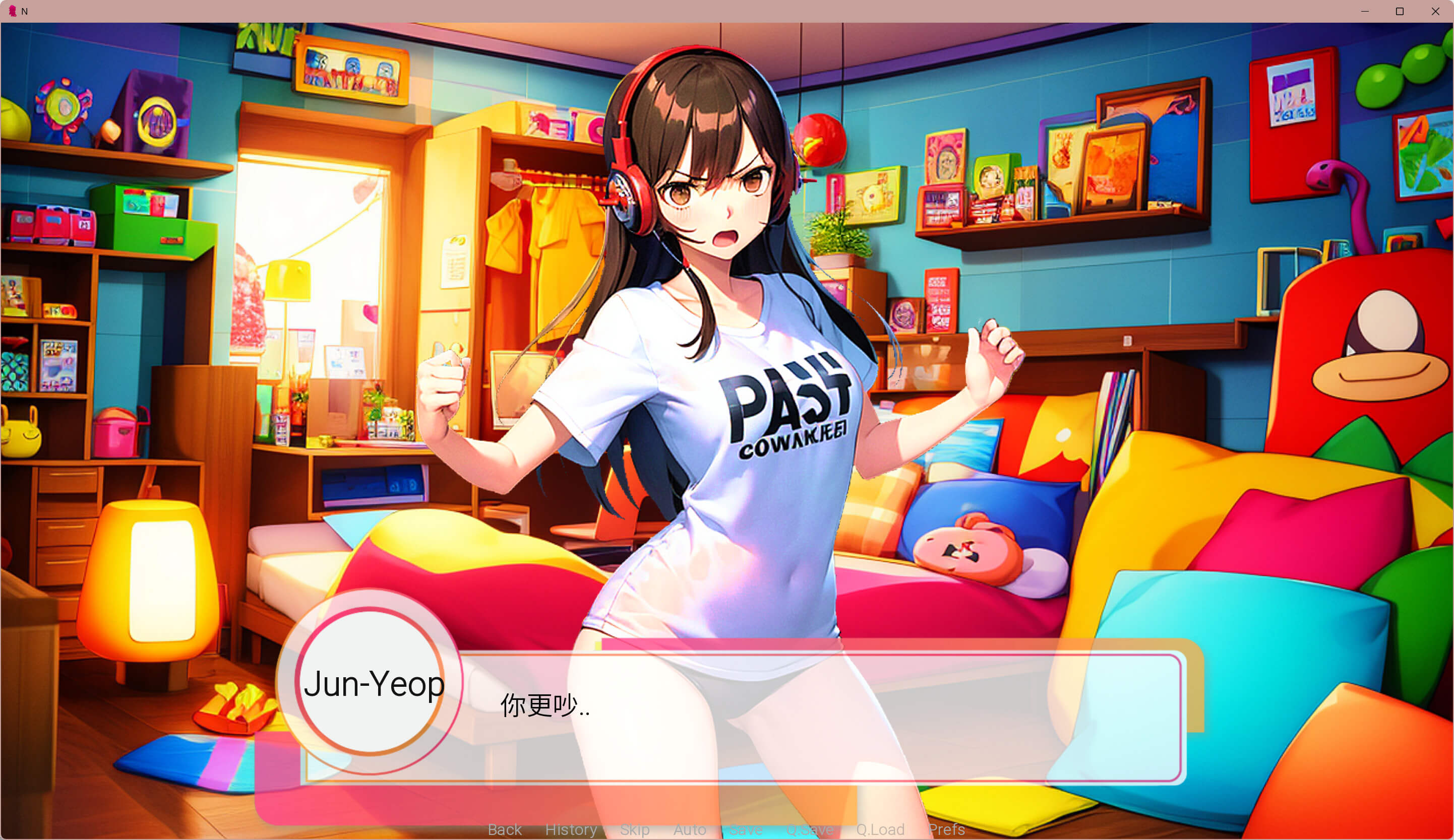Close the game window
1454x840 pixels.
1435,12
